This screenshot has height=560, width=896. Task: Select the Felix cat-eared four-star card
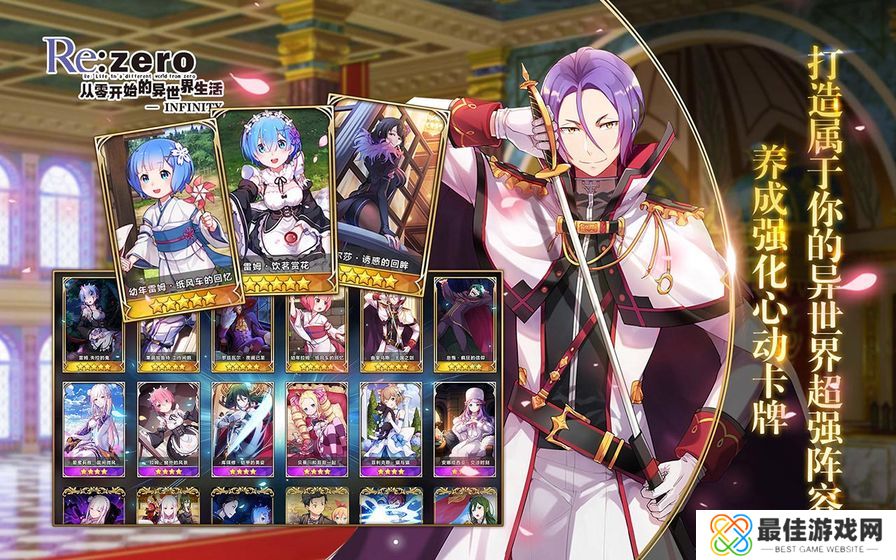(x=390, y=425)
